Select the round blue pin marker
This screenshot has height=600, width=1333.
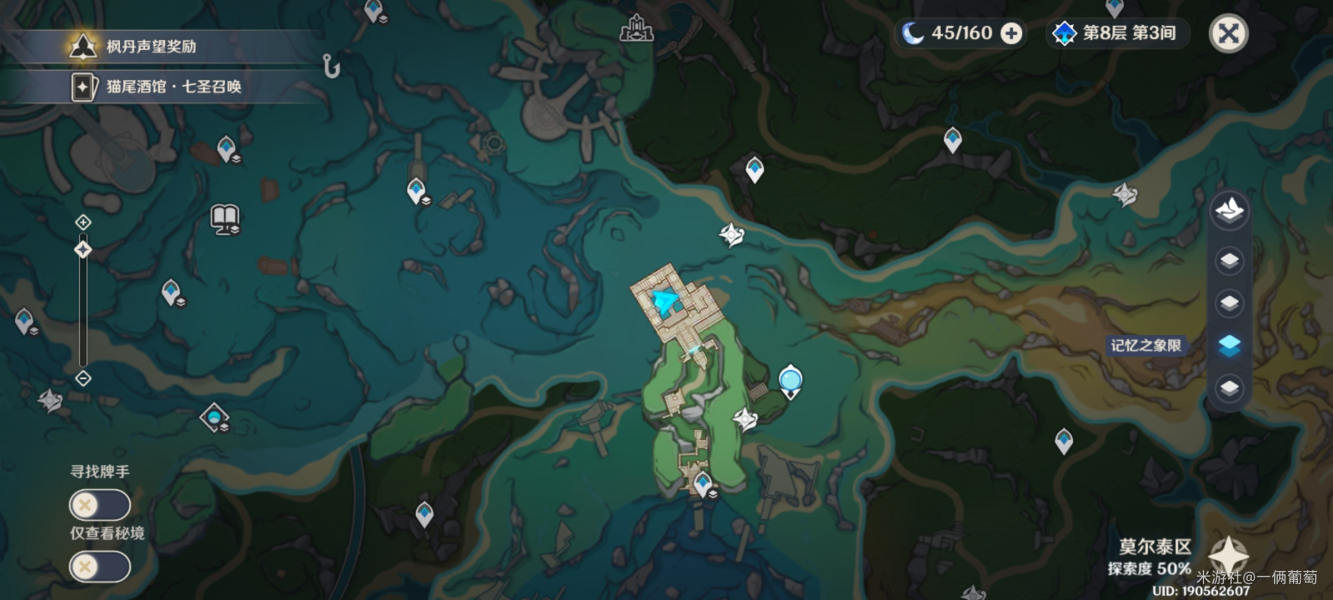pos(791,380)
